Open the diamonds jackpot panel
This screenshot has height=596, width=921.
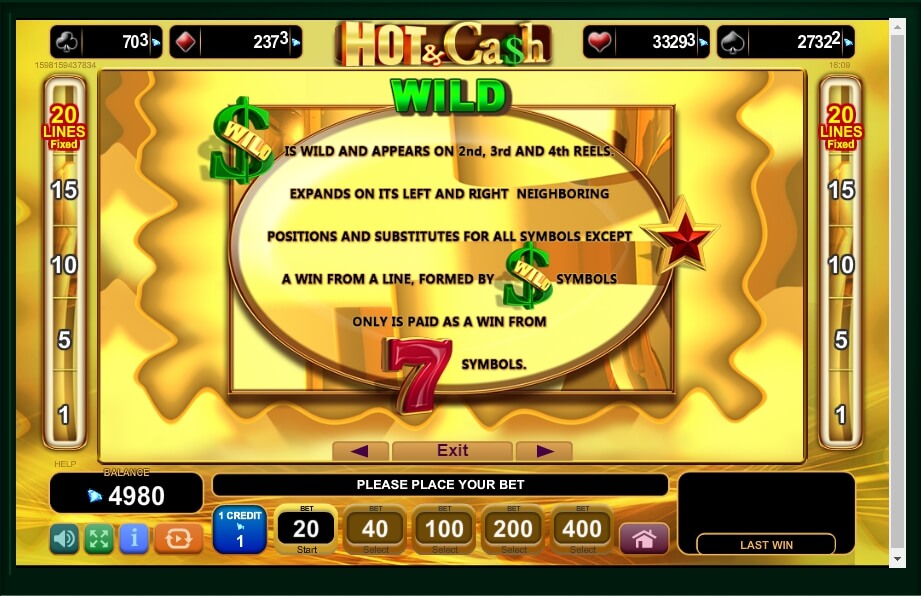(x=236, y=42)
